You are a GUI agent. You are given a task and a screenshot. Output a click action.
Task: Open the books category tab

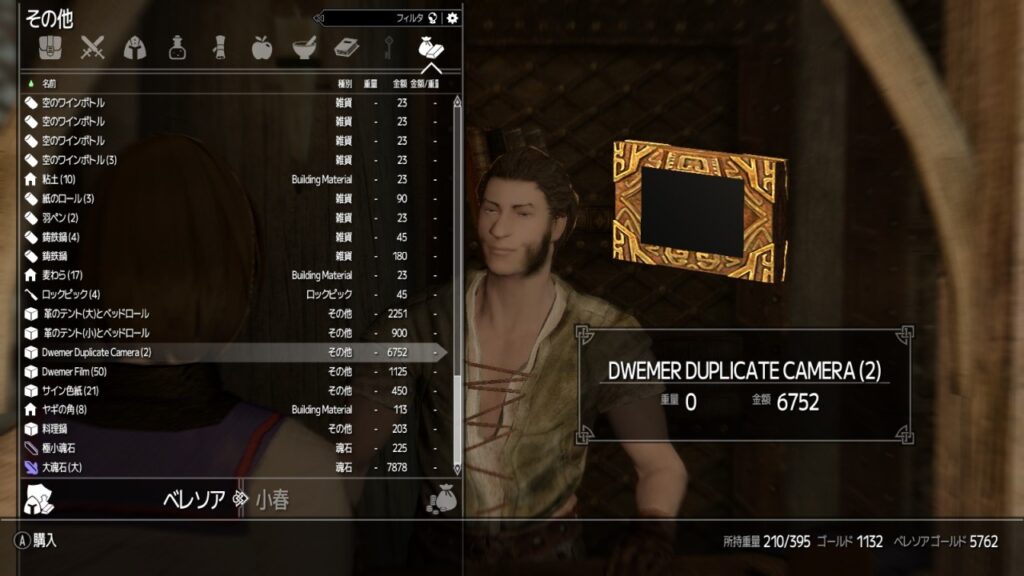click(x=346, y=47)
